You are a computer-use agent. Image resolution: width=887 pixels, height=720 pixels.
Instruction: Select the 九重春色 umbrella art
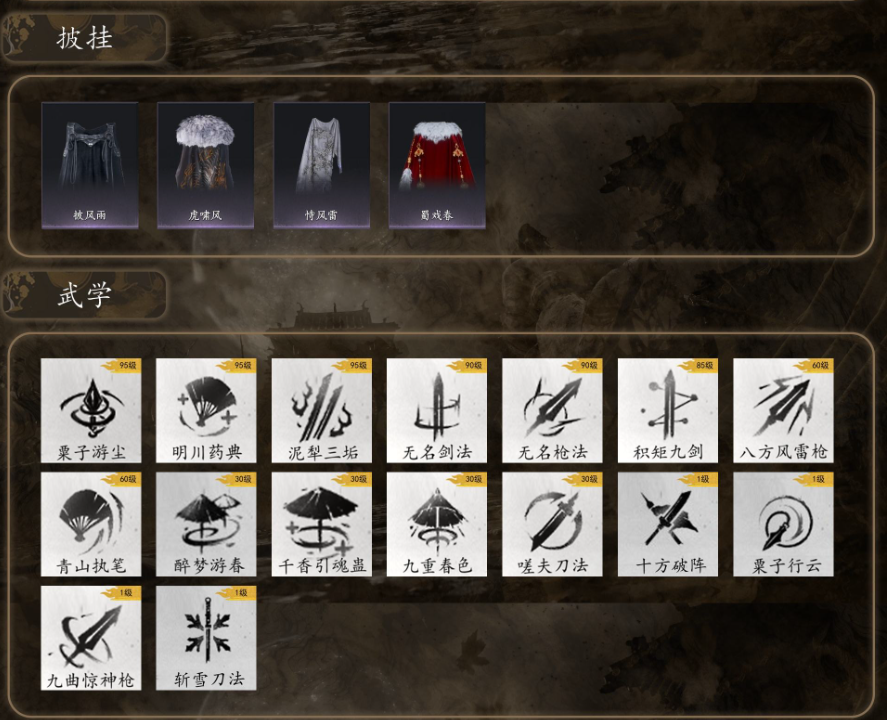point(437,525)
